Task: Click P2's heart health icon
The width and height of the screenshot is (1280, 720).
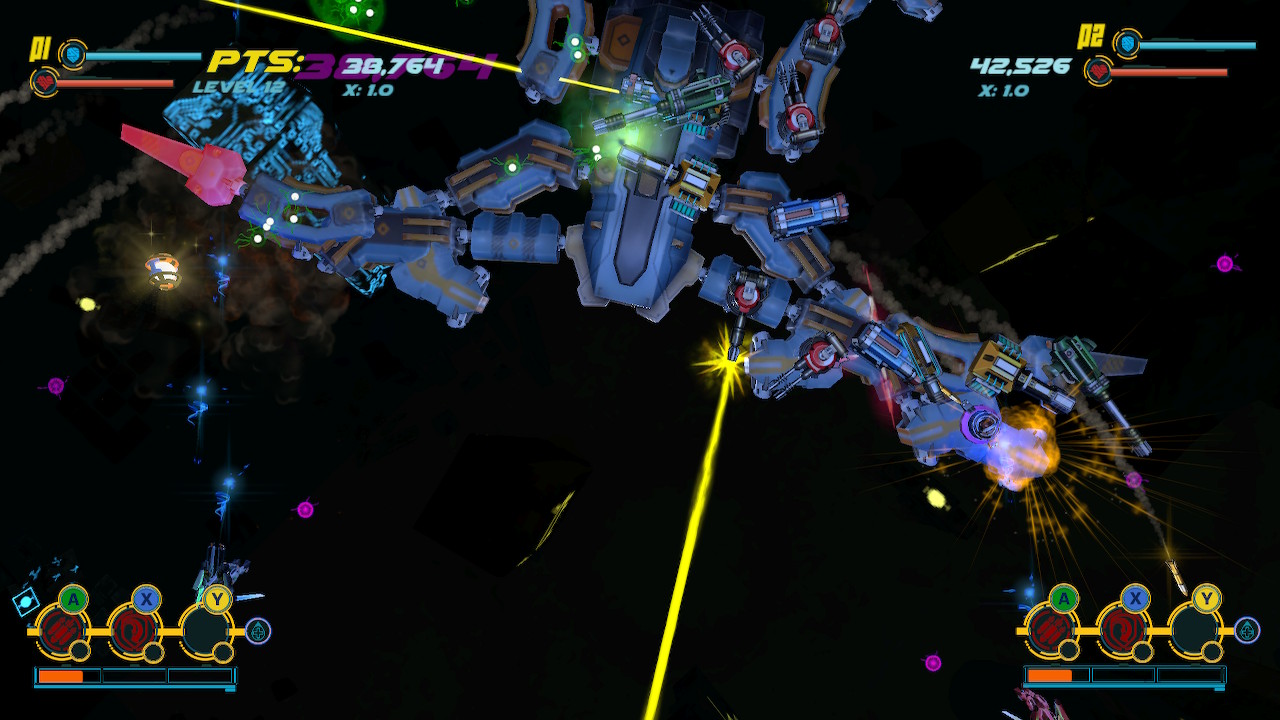Action: pos(1100,71)
